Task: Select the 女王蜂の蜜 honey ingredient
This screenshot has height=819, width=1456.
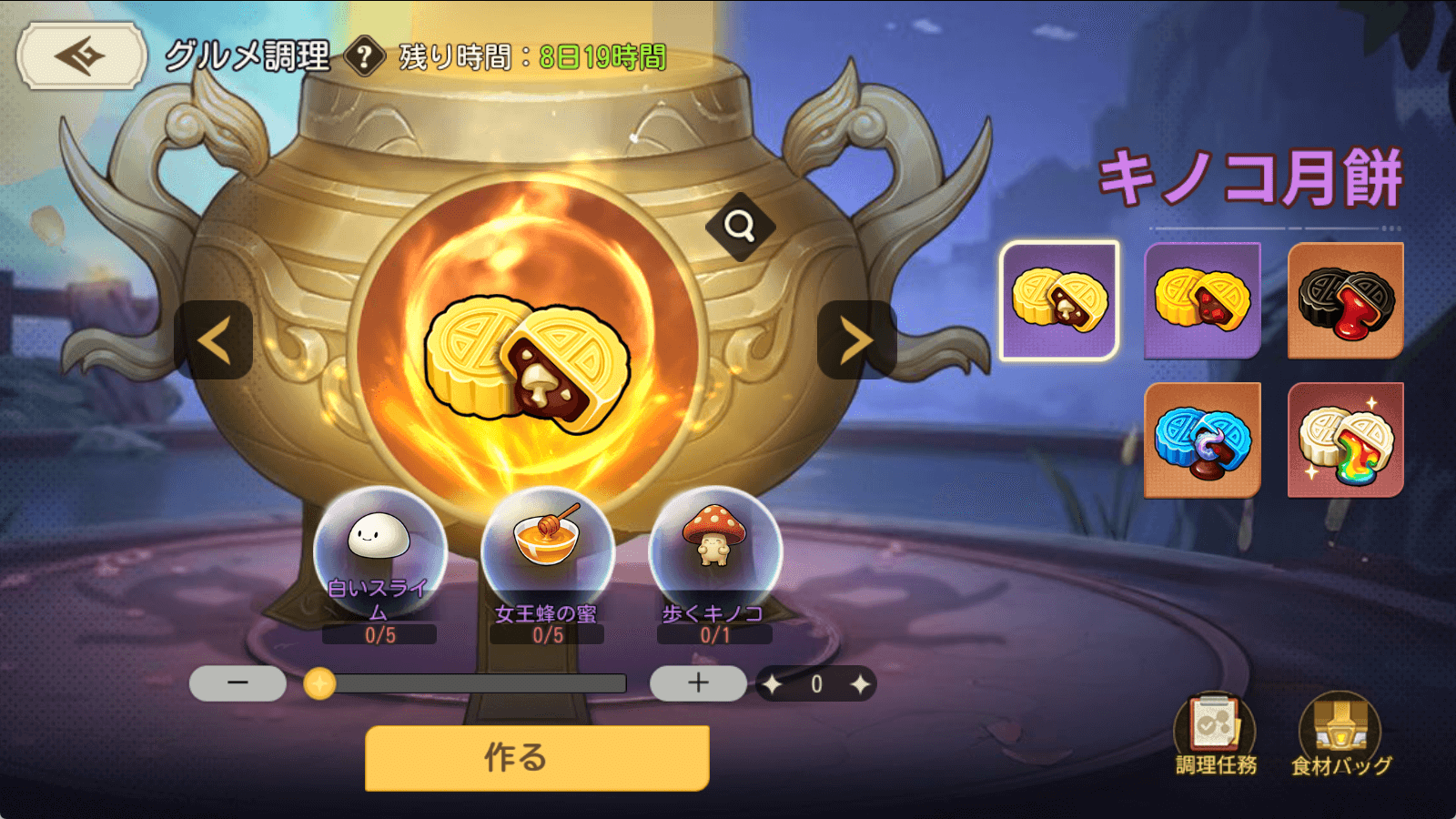Action: point(547,548)
